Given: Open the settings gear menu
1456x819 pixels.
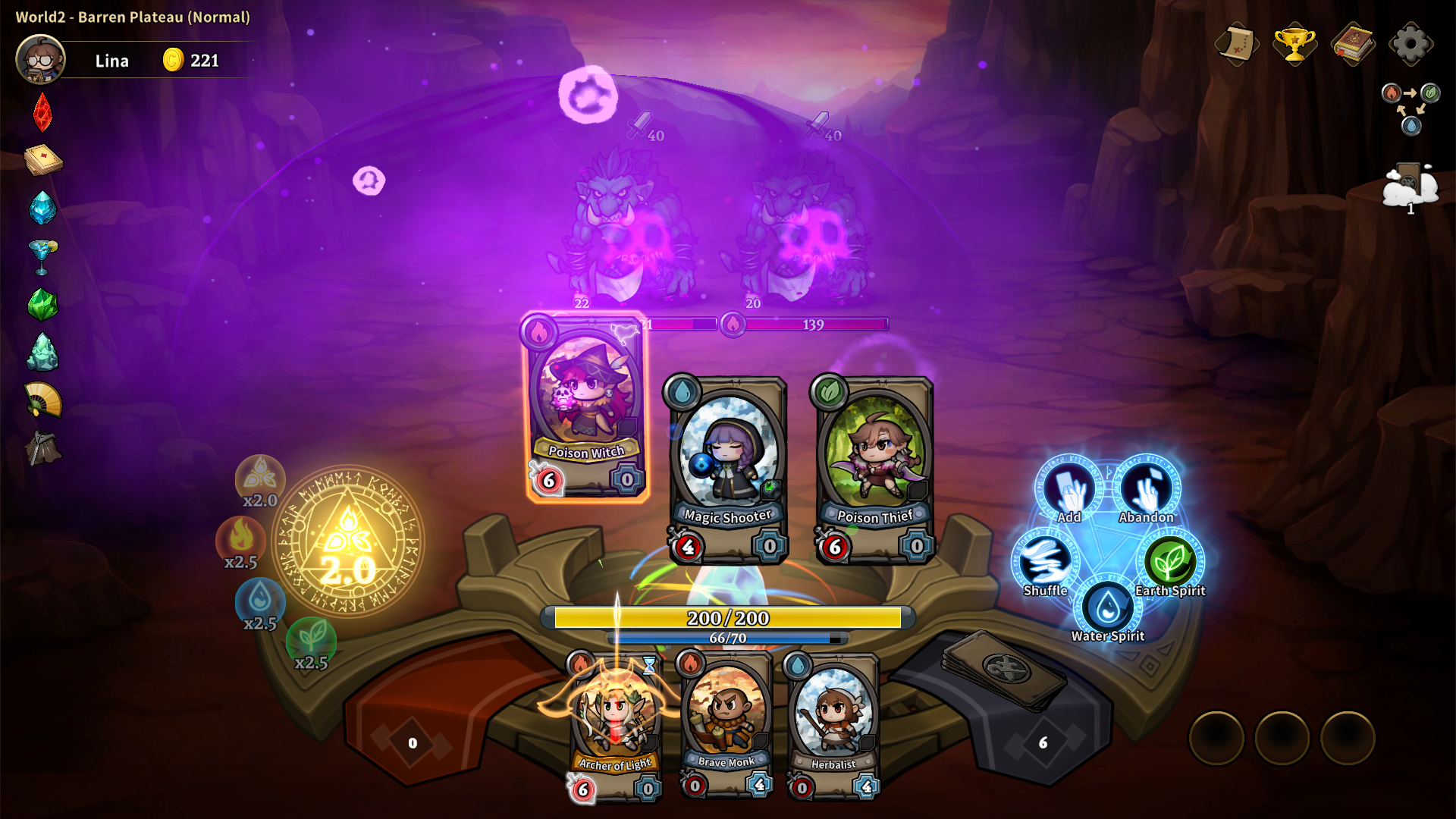Looking at the screenshot, I should point(1410,44).
